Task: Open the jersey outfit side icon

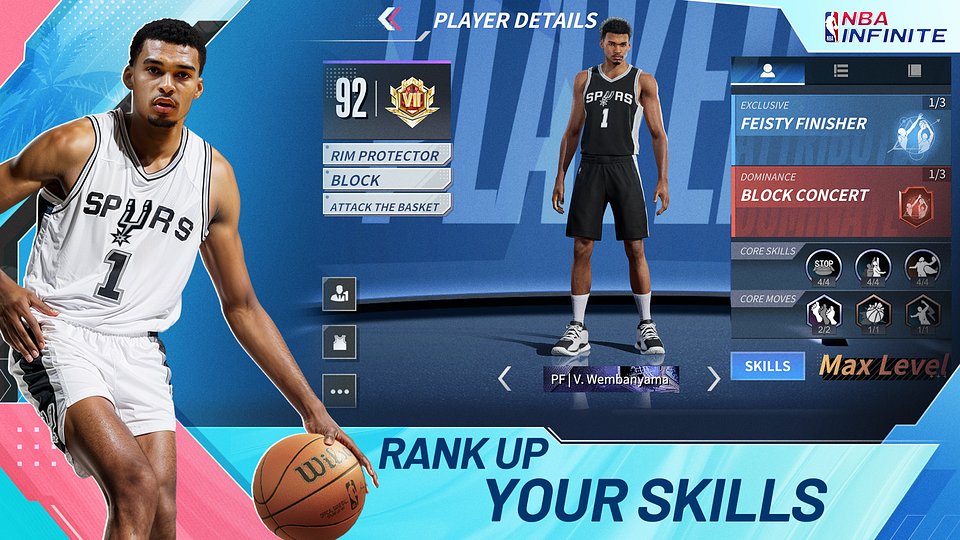Action: [x=340, y=342]
